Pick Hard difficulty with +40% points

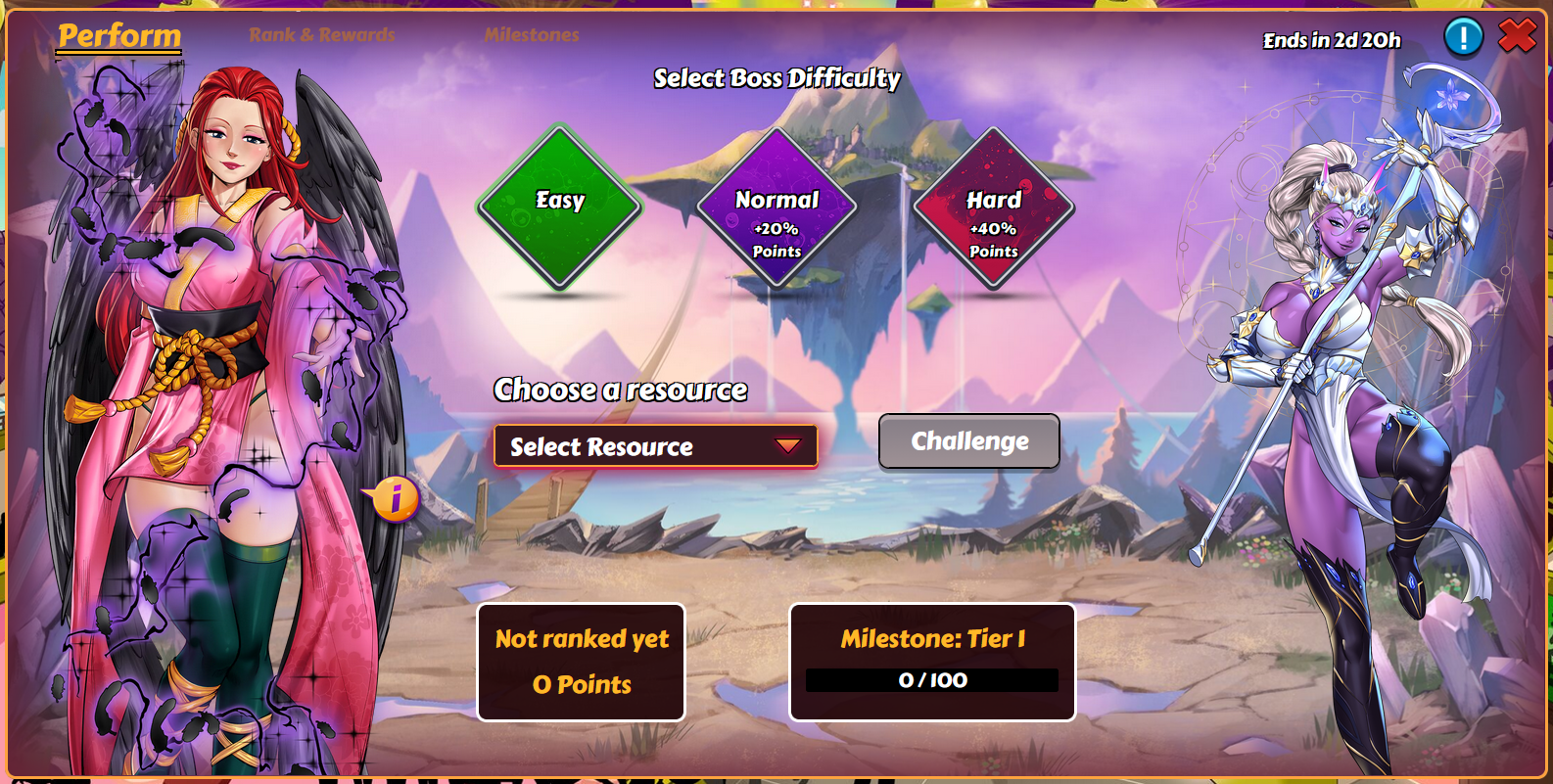994,208
